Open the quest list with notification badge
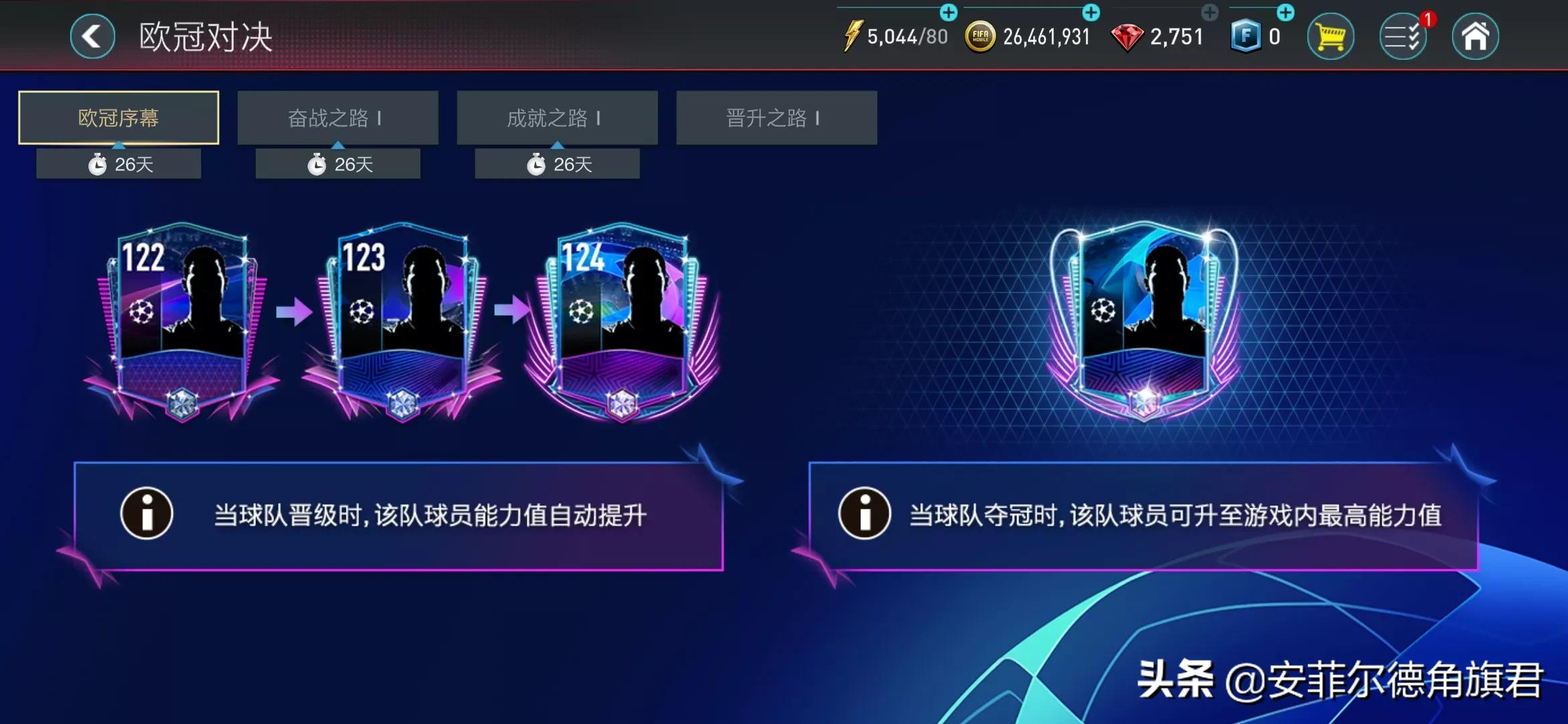This screenshot has width=1568, height=724. pos(1404,36)
